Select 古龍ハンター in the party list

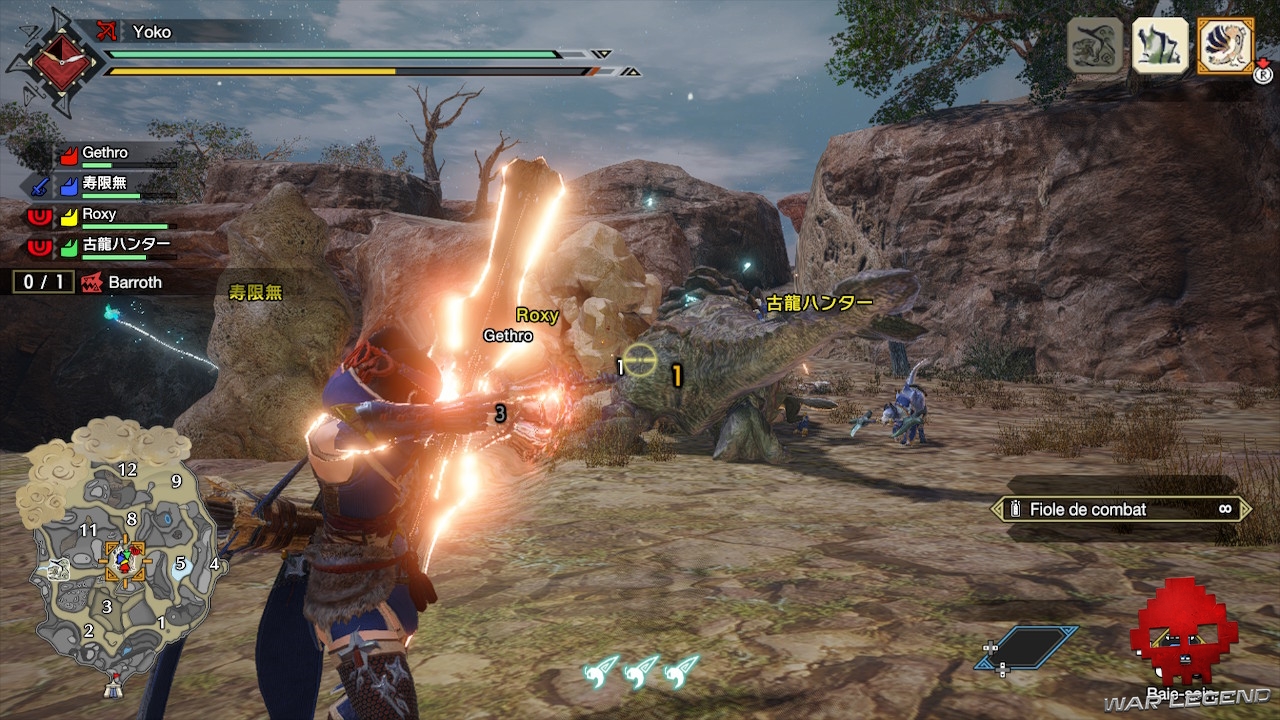point(110,245)
